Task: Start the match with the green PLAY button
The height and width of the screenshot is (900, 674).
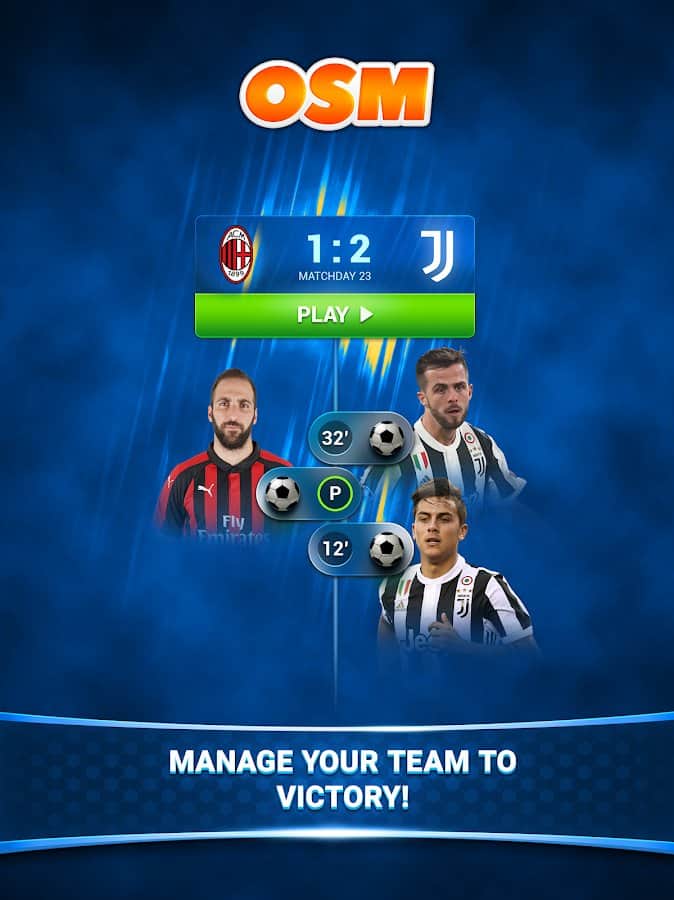Action: pos(334,315)
